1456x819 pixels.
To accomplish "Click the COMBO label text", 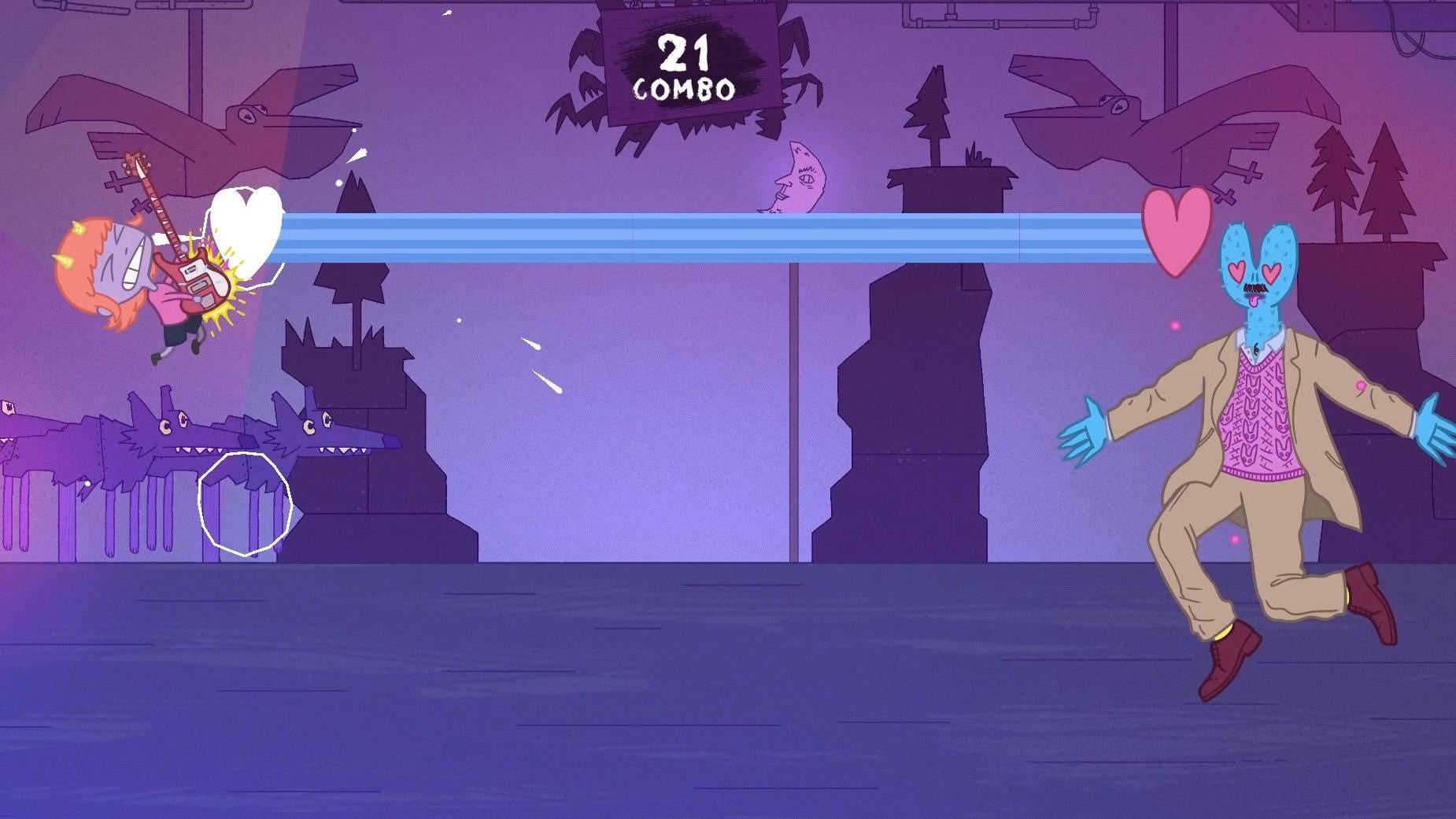I will point(685,89).
